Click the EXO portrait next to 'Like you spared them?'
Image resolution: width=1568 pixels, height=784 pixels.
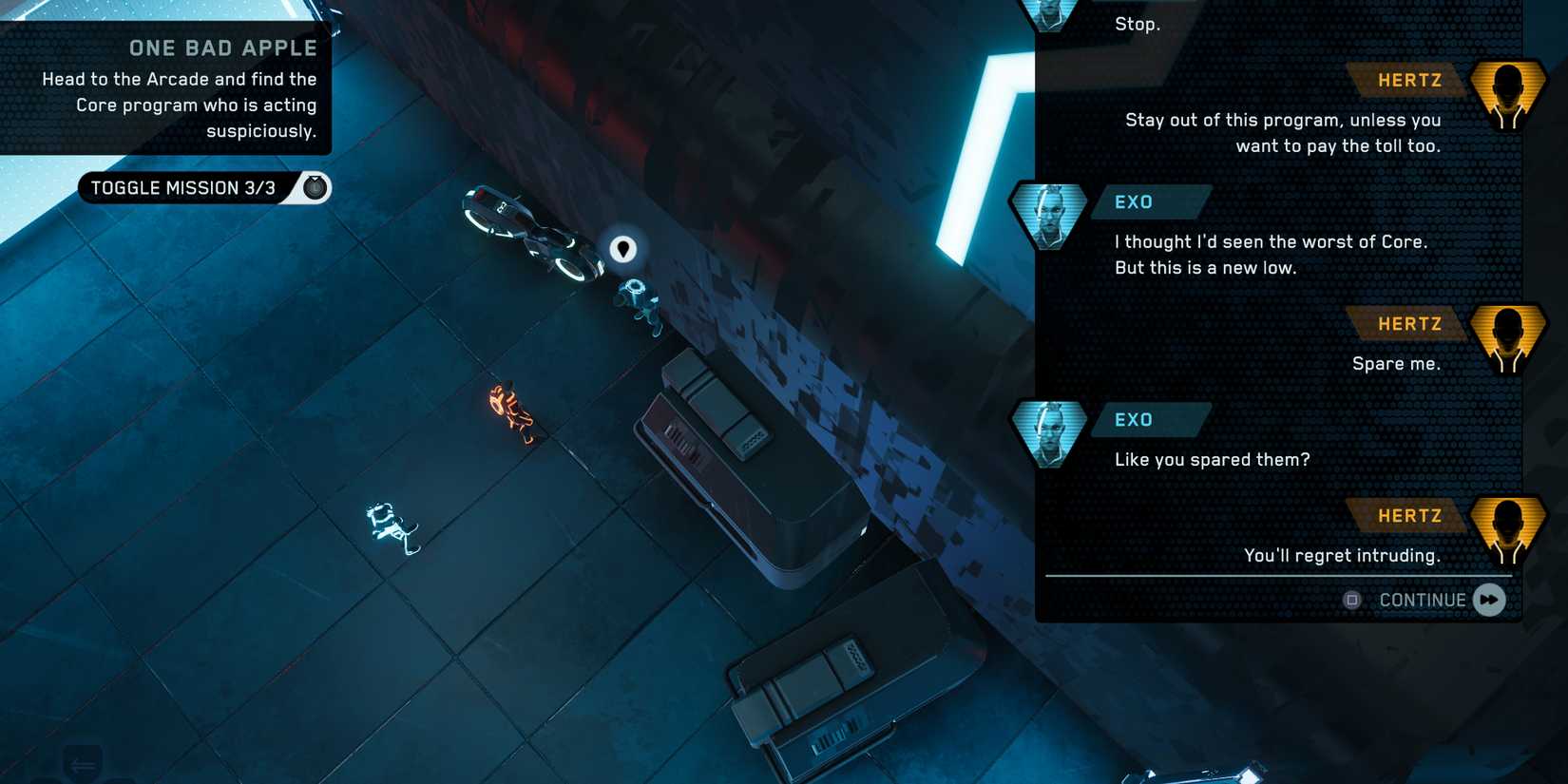point(1048,433)
